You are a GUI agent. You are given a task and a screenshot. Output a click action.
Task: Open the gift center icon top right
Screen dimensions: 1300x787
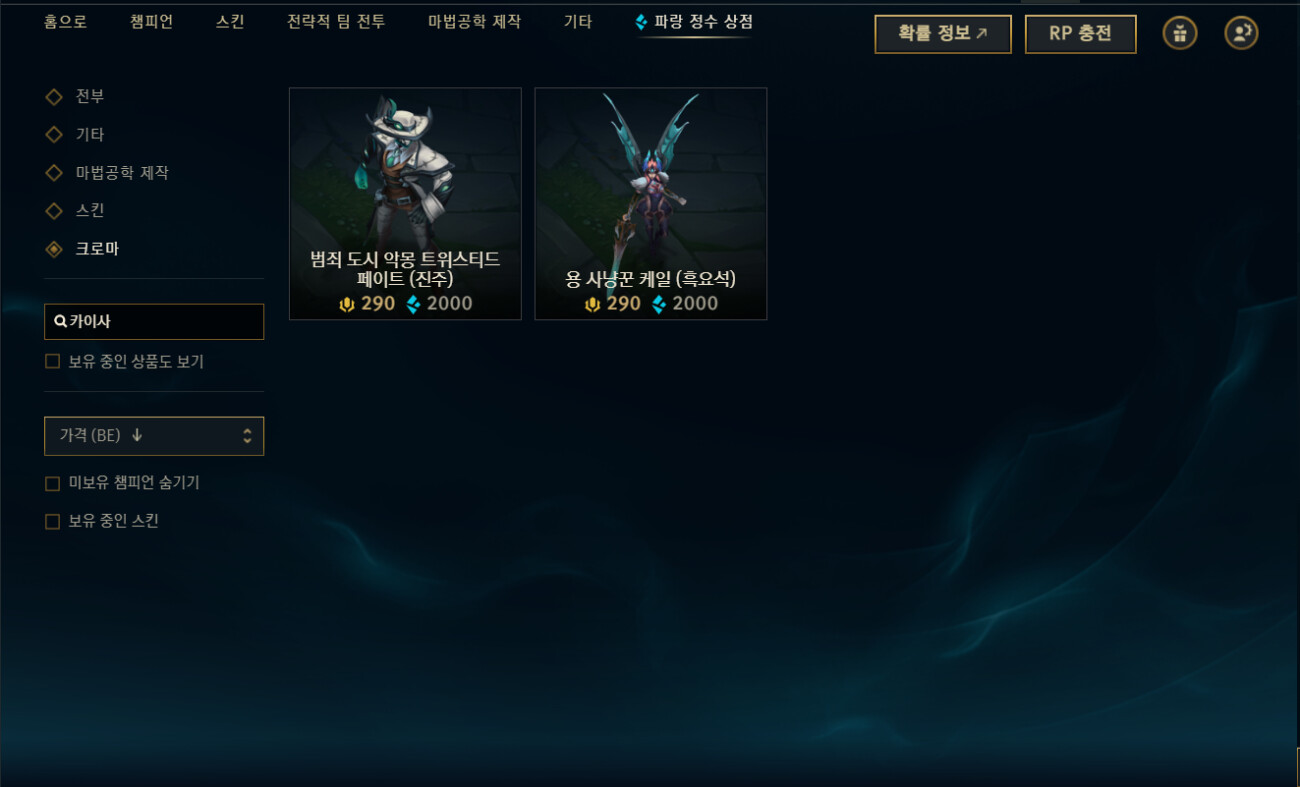point(1179,33)
